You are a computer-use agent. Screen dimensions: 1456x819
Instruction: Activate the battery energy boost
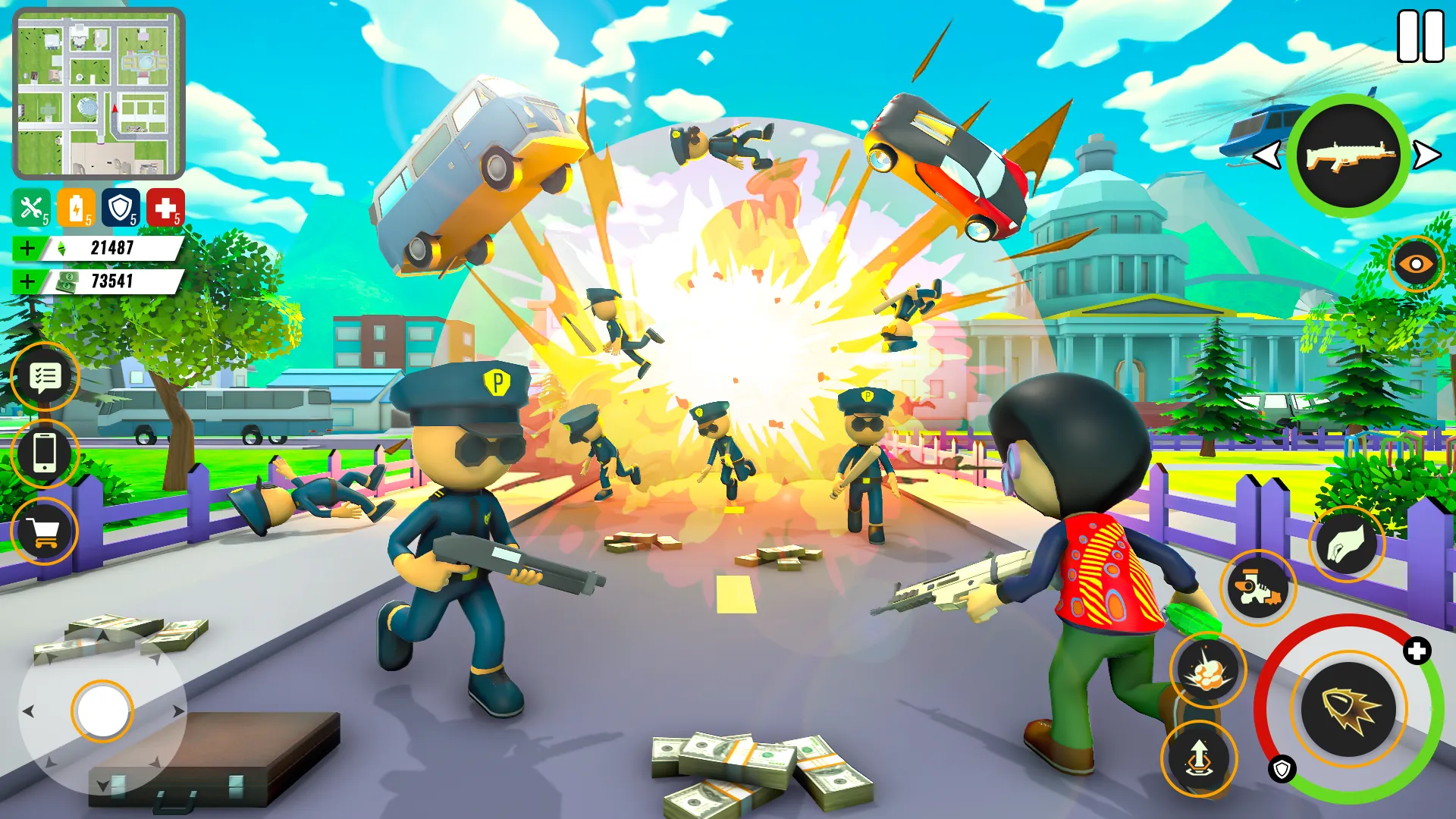tap(78, 206)
